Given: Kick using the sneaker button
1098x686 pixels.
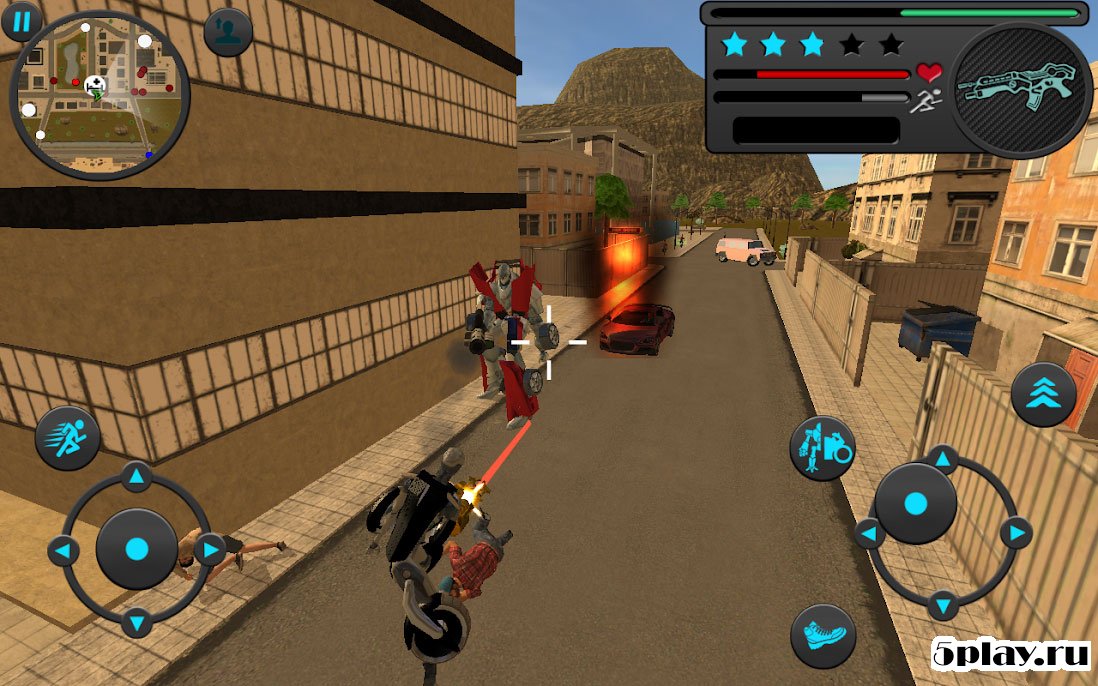Looking at the screenshot, I should (x=823, y=636).
